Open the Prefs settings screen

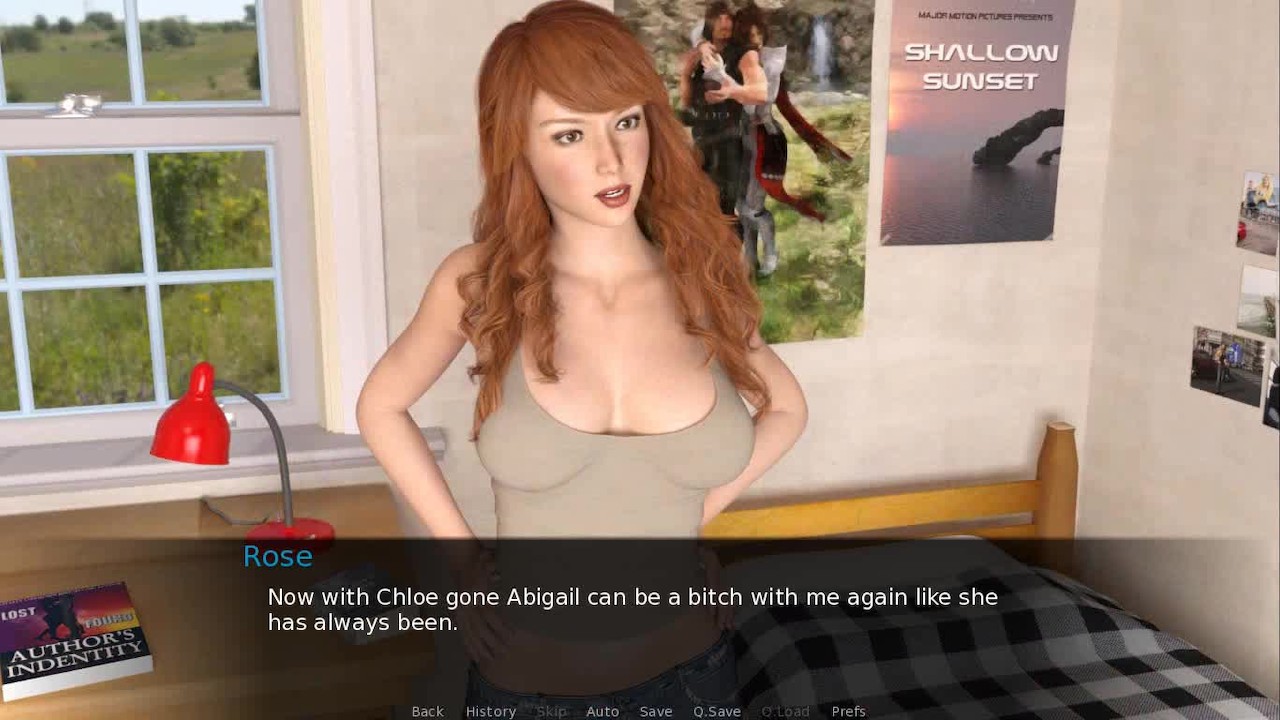click(848, 711)
